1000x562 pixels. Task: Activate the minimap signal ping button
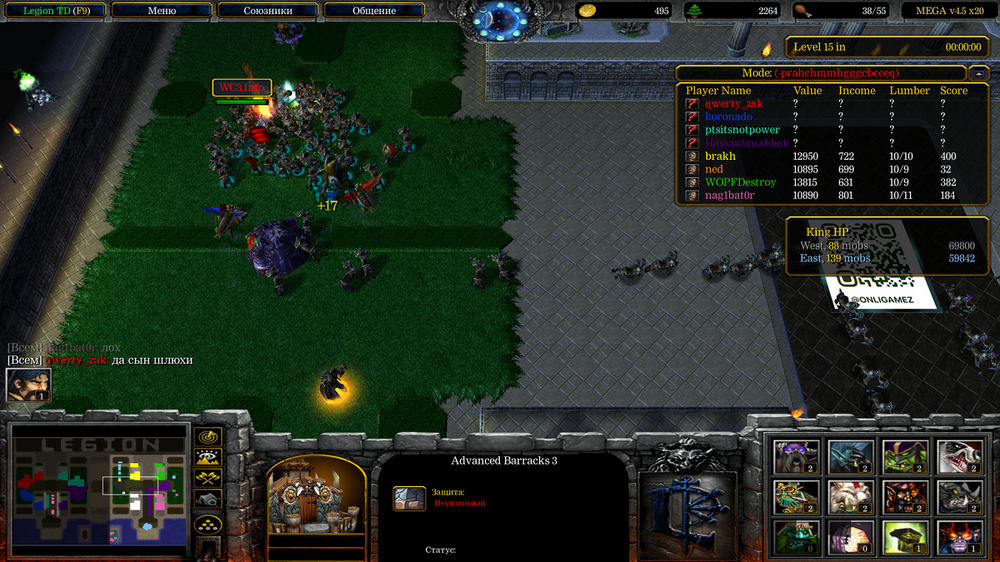tap(208, 437)
